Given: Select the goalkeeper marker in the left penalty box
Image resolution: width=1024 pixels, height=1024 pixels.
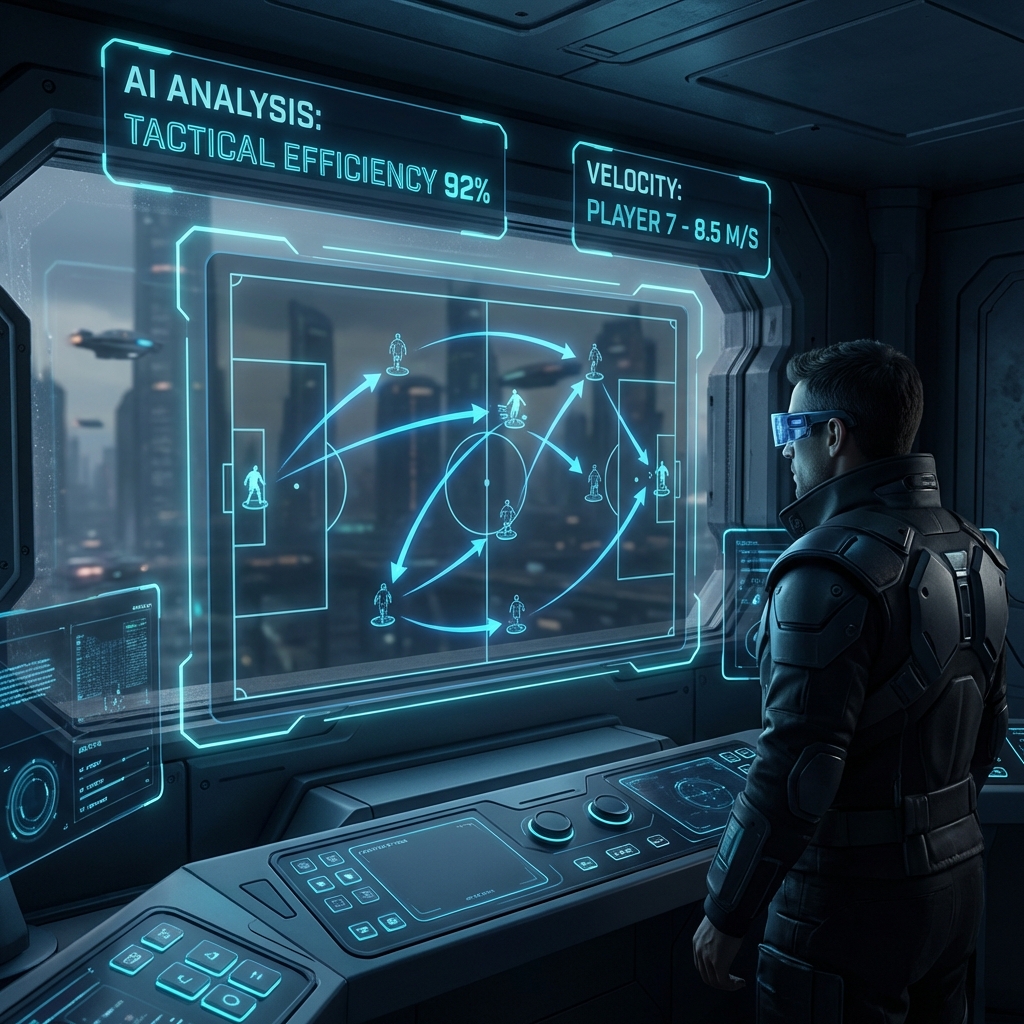Looking at the screenshot, I should pos(255,486).
